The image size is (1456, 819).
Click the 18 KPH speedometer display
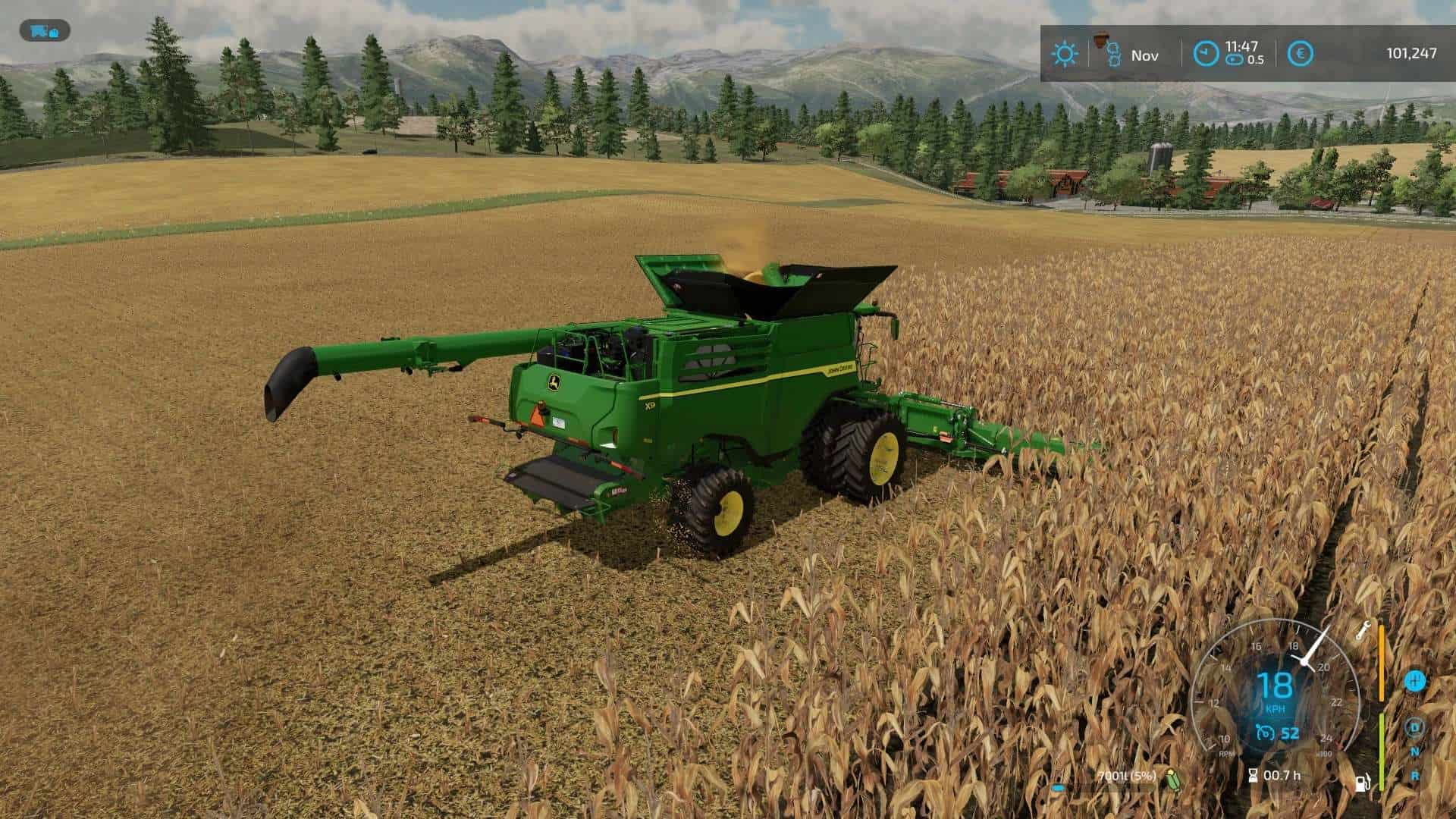[x=1276, y=685]
